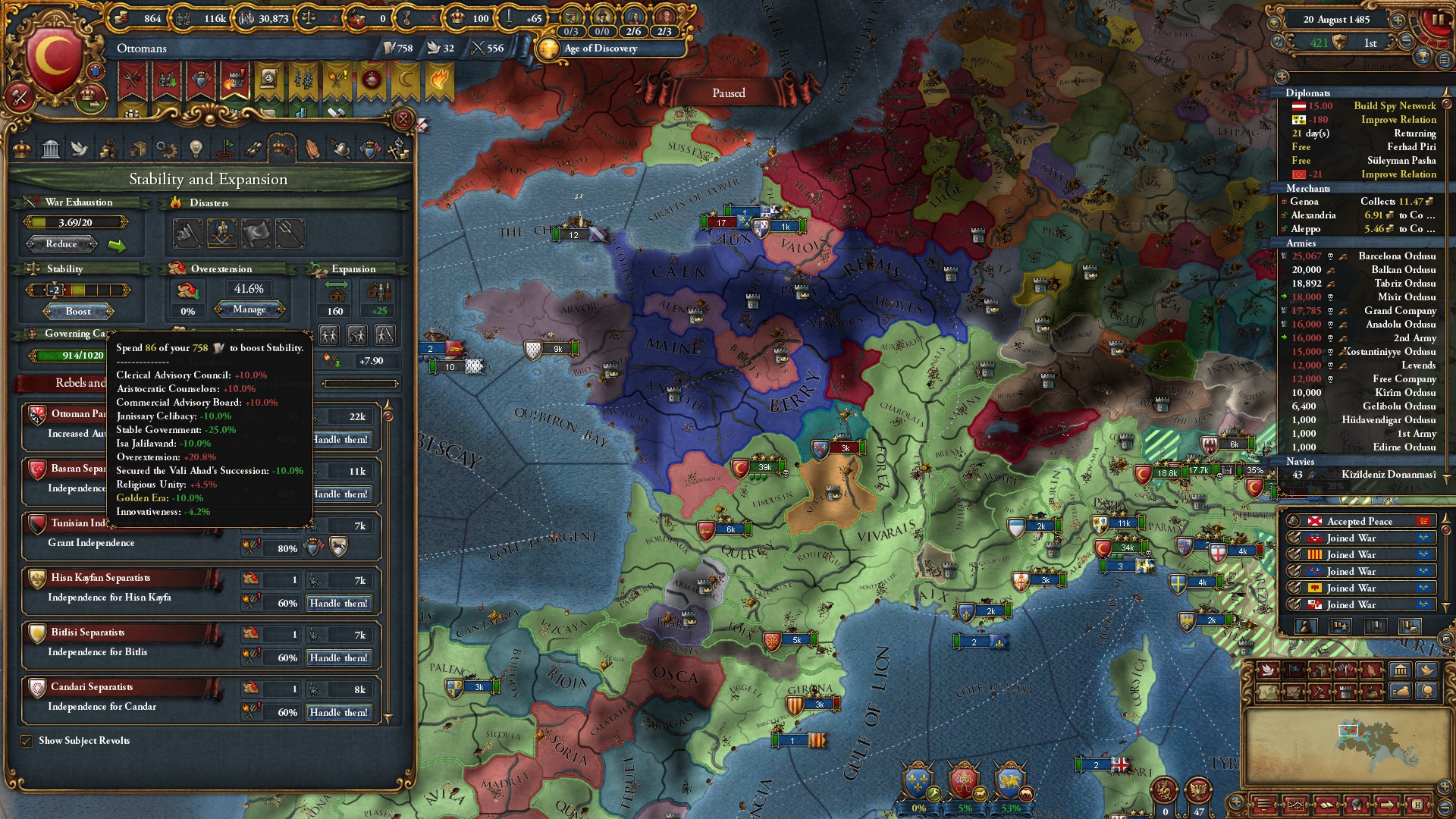Close the Stability and Expansion panel
The image size is (1456, 819).
point(403,119)
